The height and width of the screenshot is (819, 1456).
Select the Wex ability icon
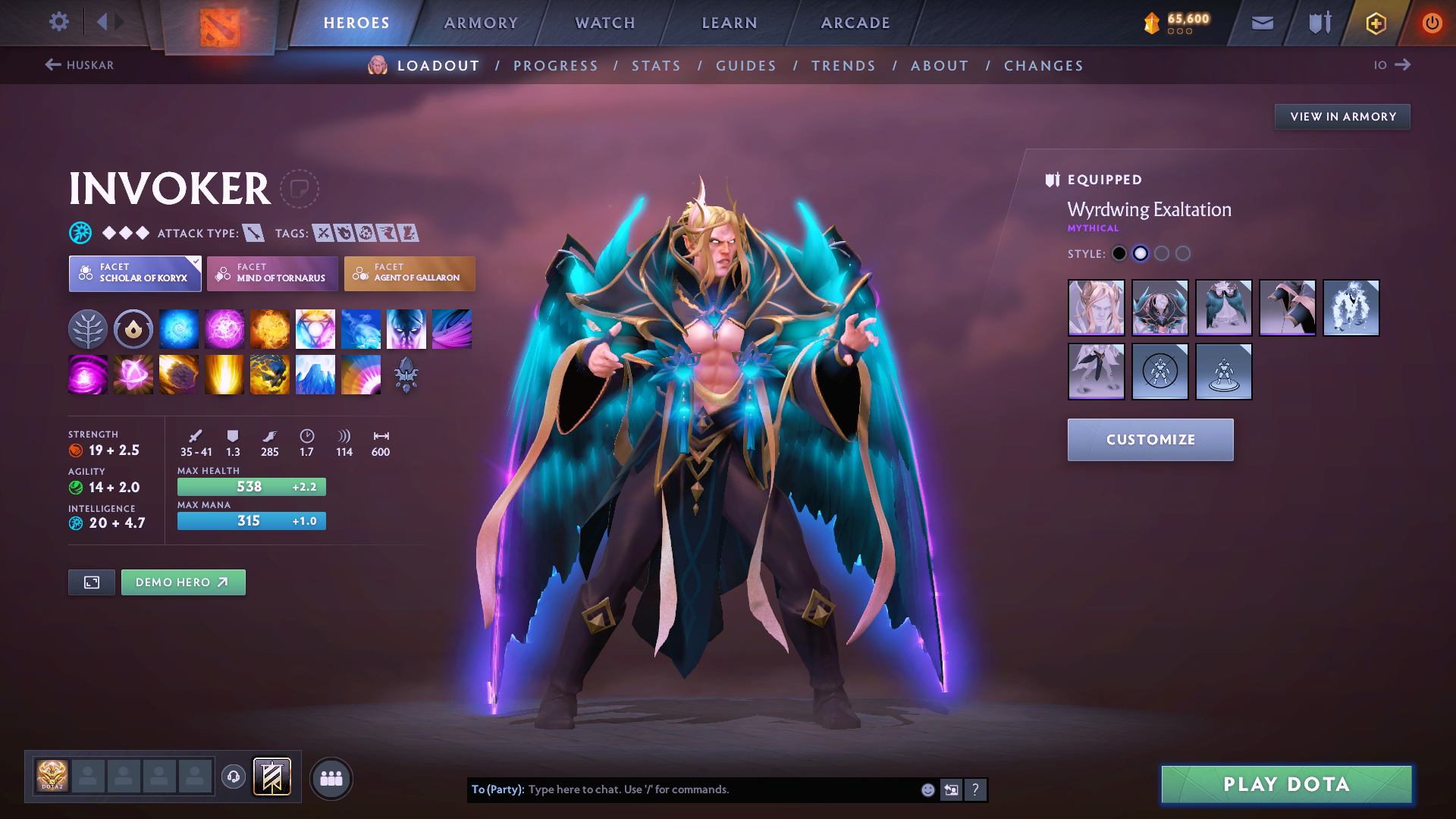224,328
